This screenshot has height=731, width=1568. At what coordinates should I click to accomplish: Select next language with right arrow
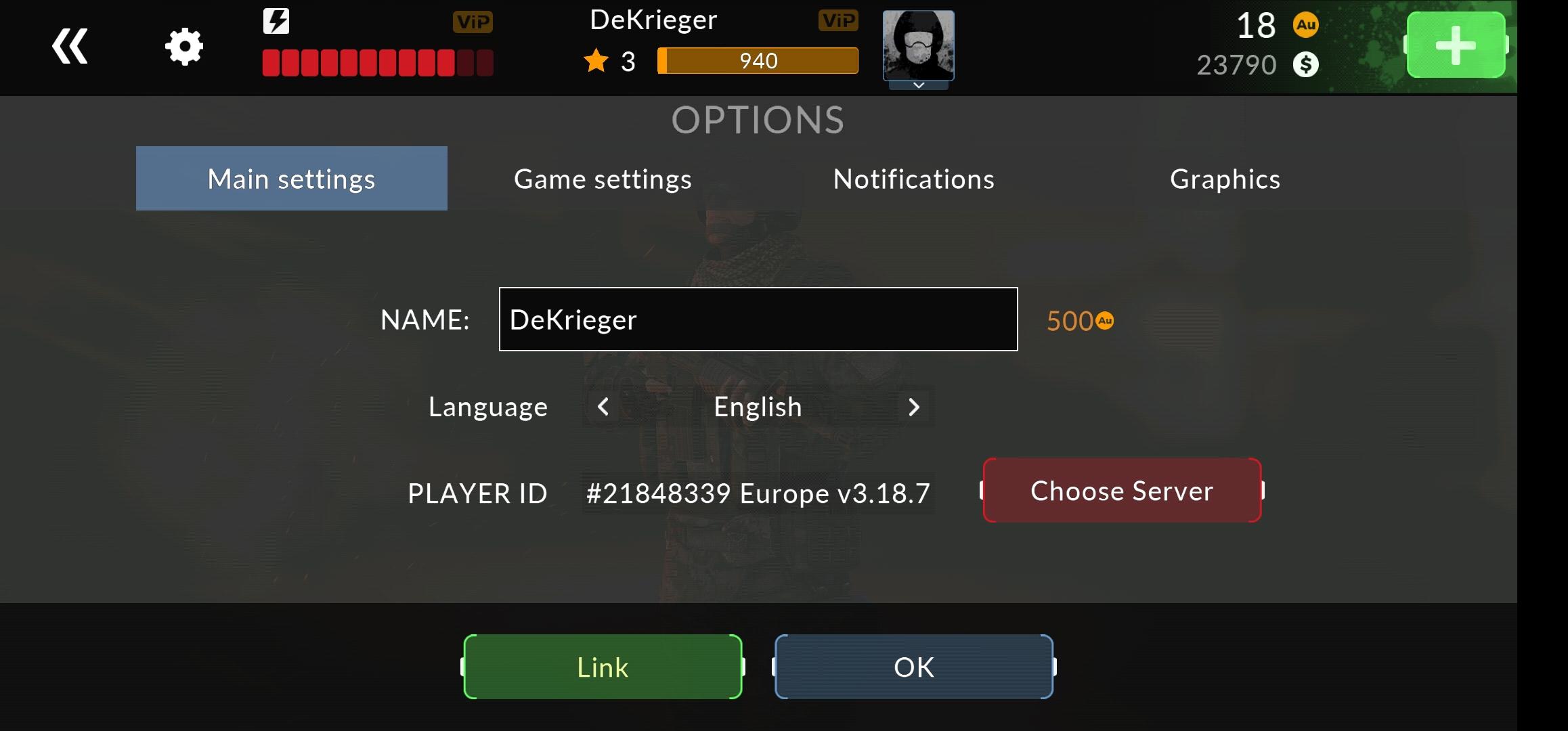click(914, 407)
